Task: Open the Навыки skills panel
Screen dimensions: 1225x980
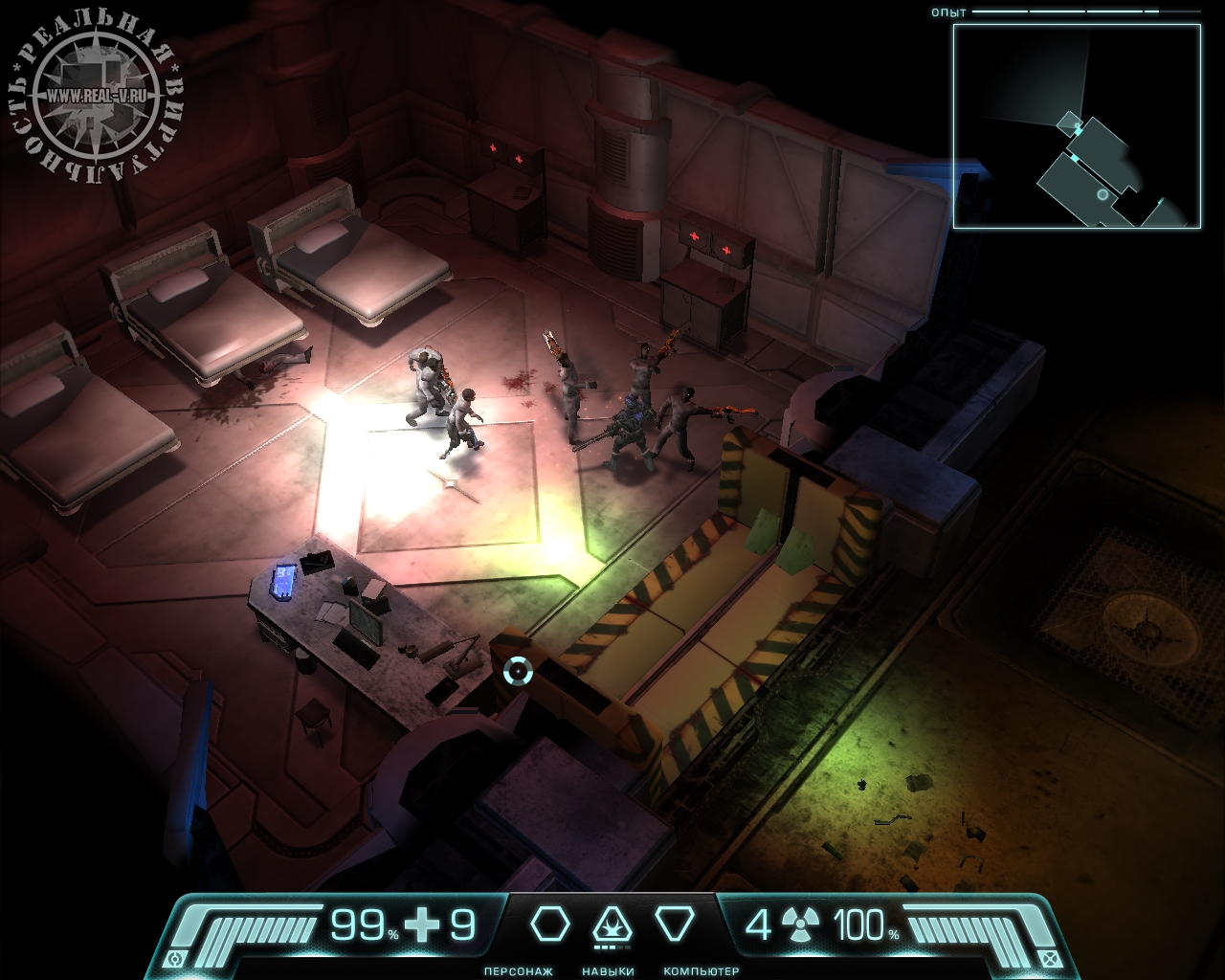Action: [612, 926]
